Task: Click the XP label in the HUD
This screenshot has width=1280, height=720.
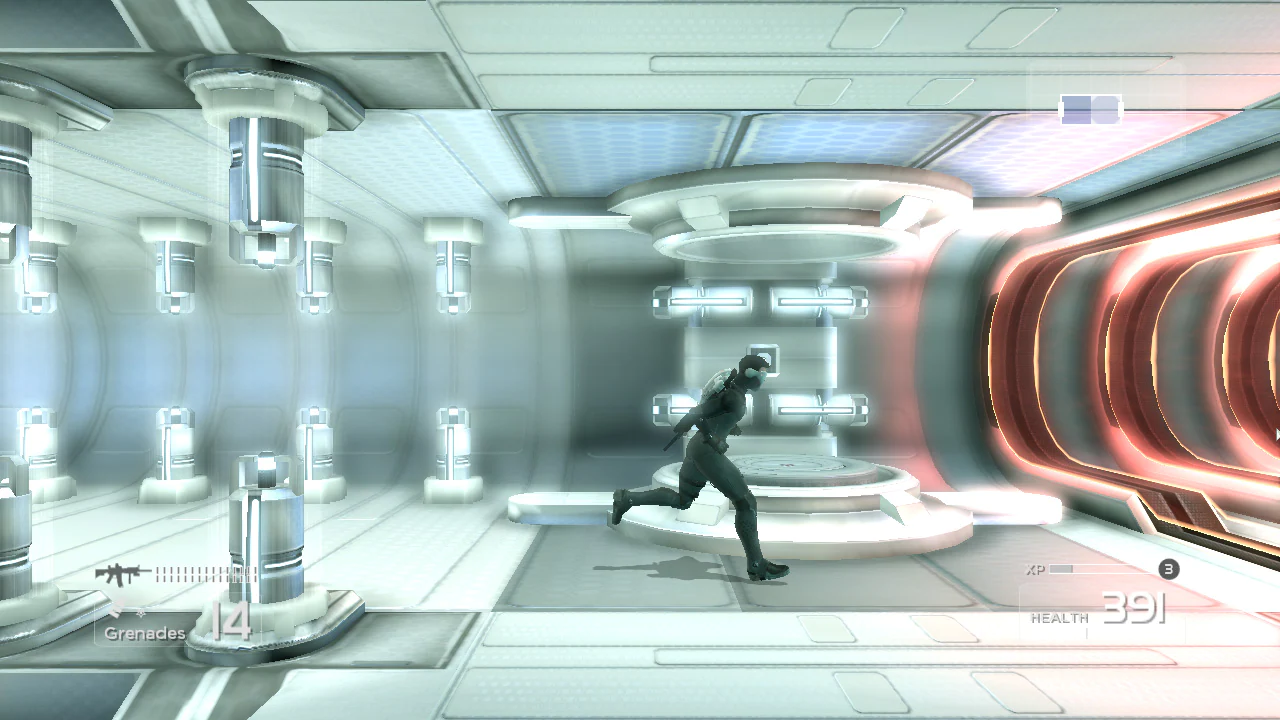Action: click(x=1036, y=569)
